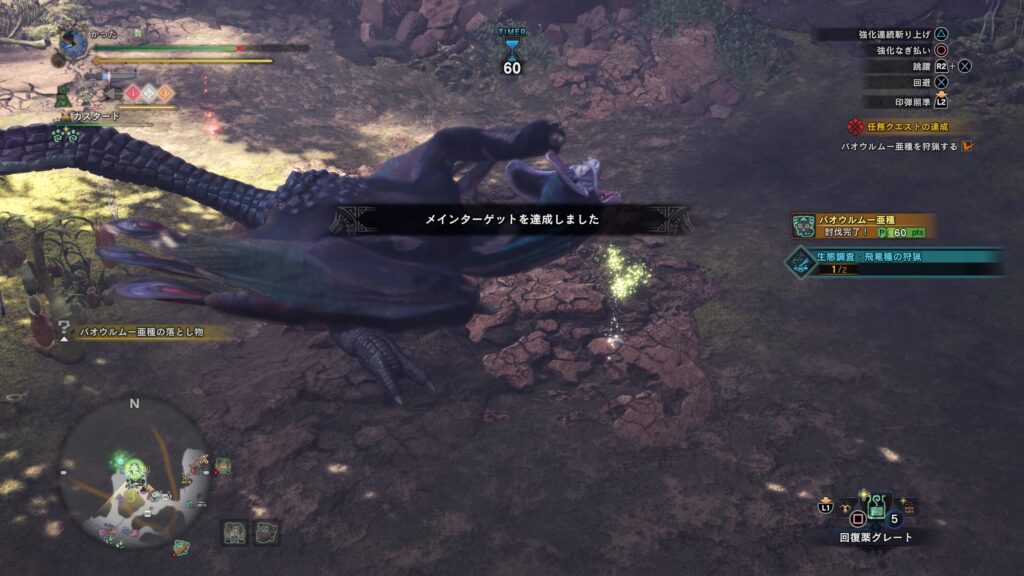Select the Mega Potion item in the item bar

(x=876, y=510)
